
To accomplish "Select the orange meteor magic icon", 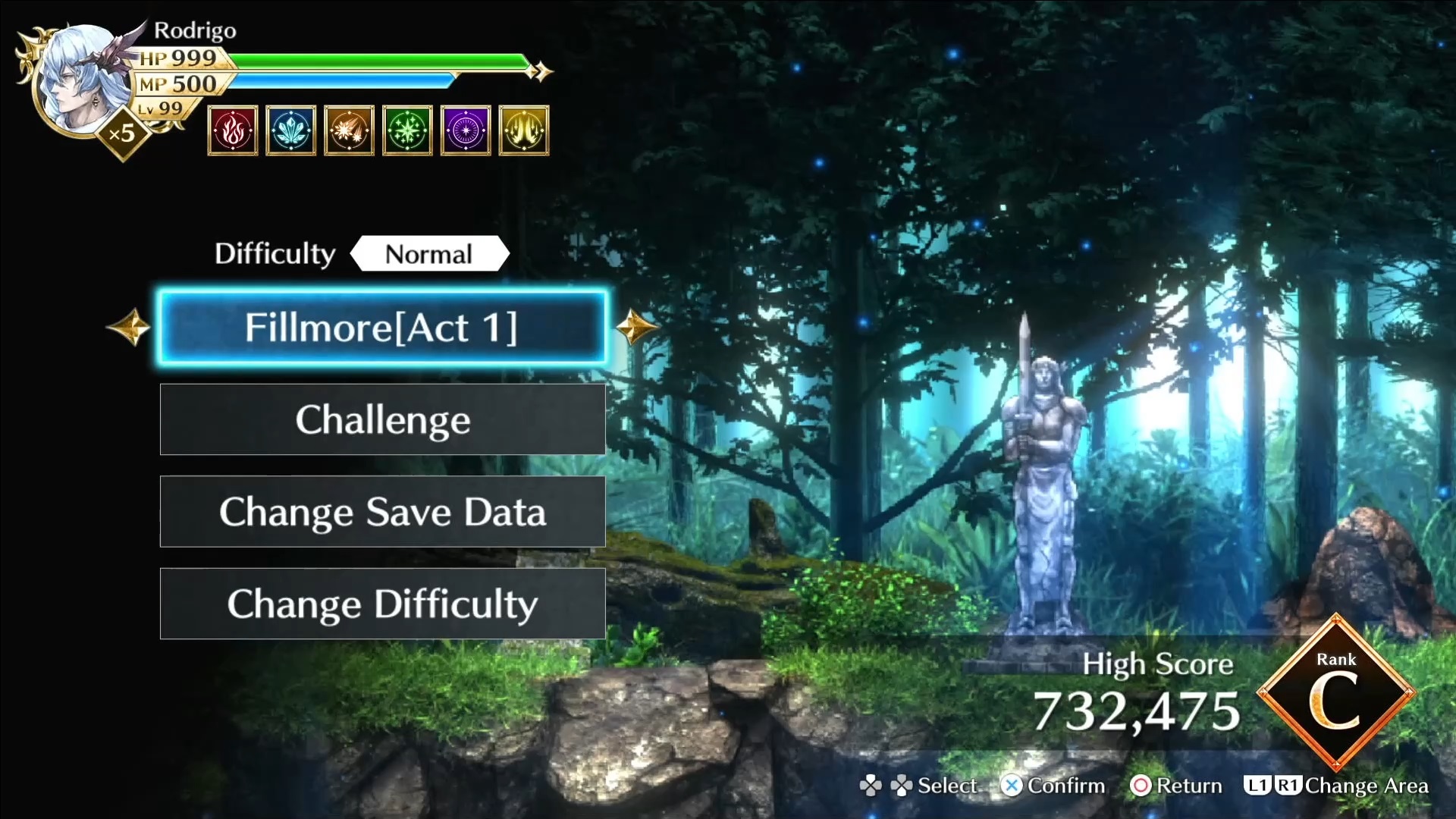I will 350,130.
